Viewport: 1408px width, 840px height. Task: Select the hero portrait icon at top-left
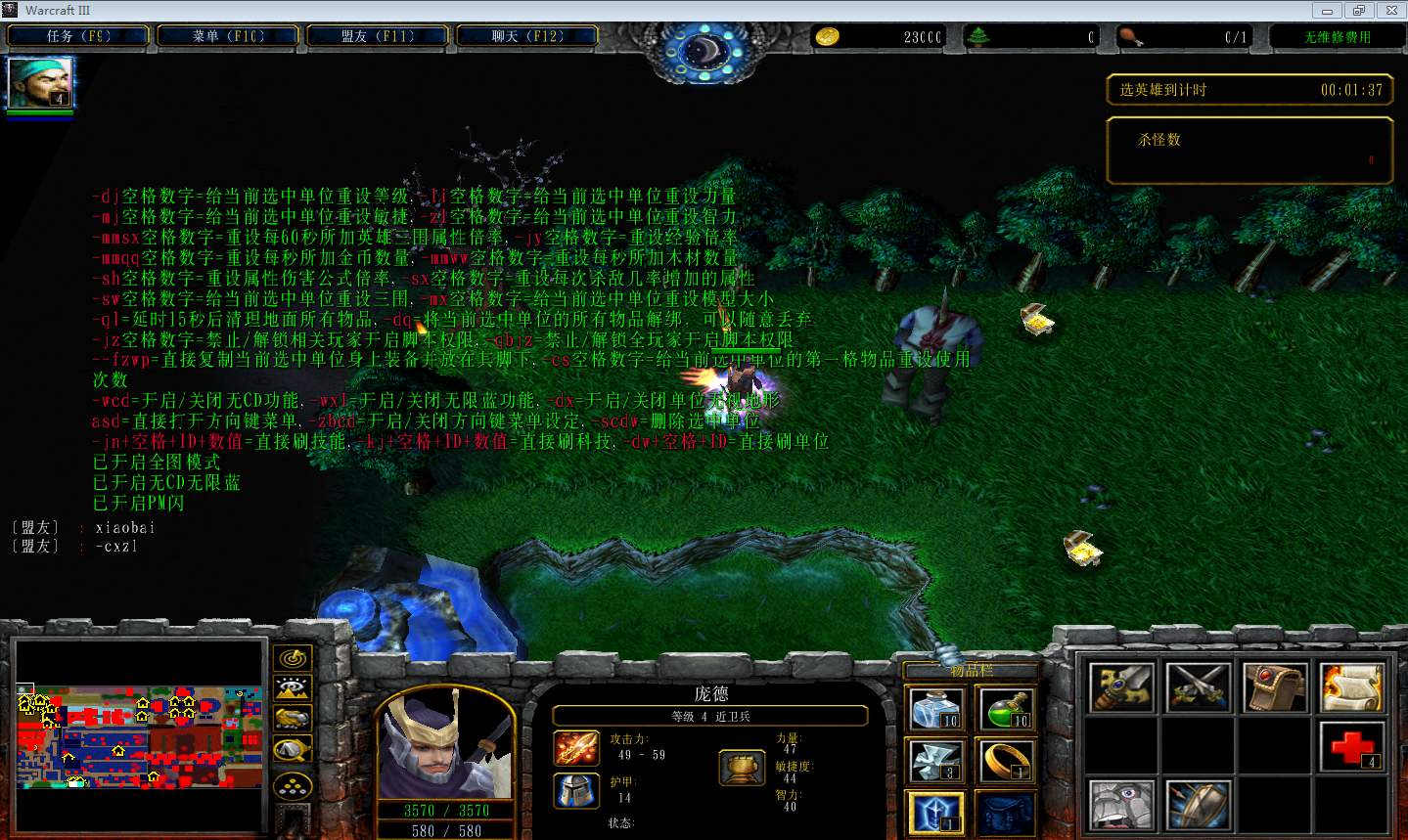40,83
